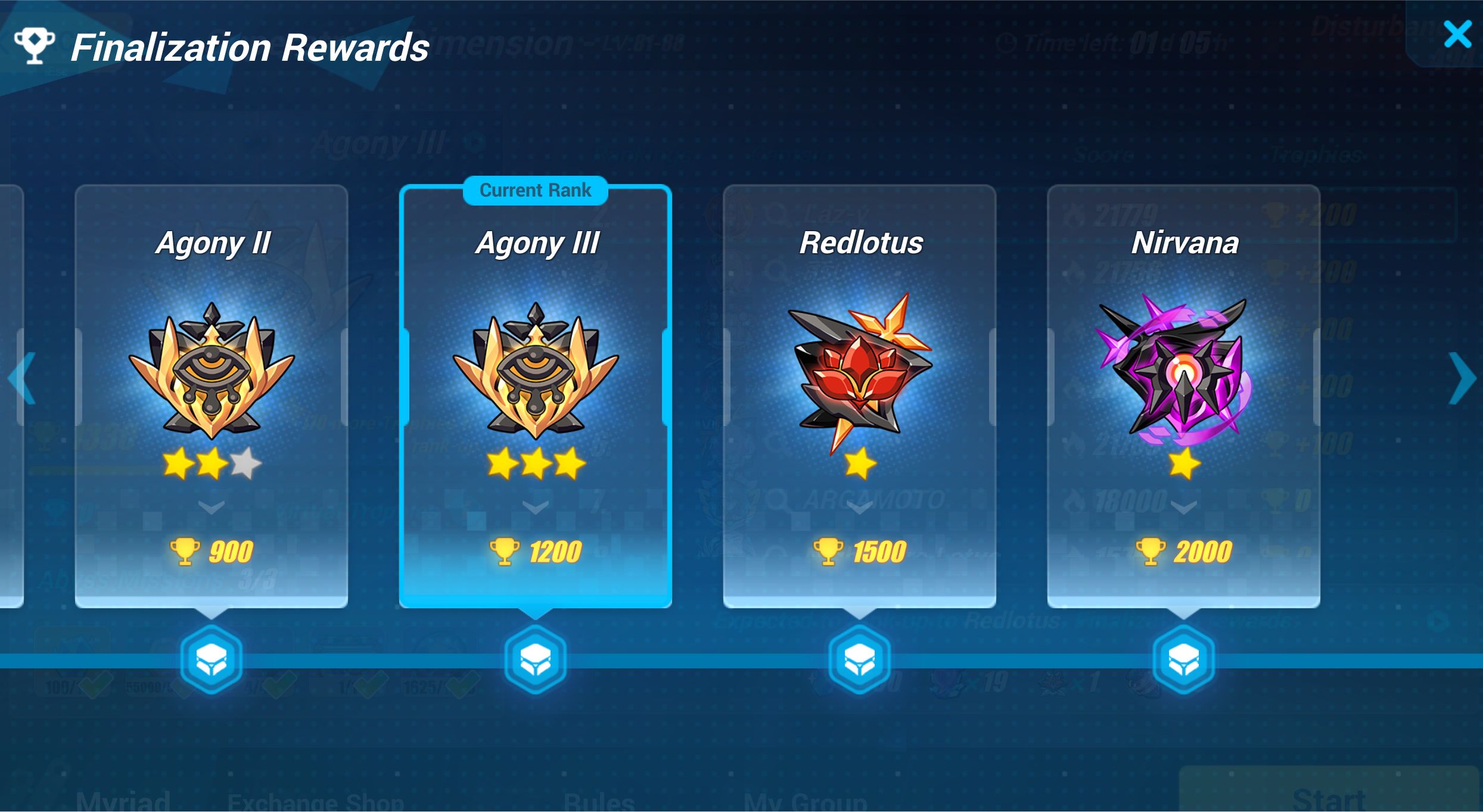The height and width of the screenshot is (812, 1483).
Task: Open the Nirvana rank card
Action: point(1183,369)
